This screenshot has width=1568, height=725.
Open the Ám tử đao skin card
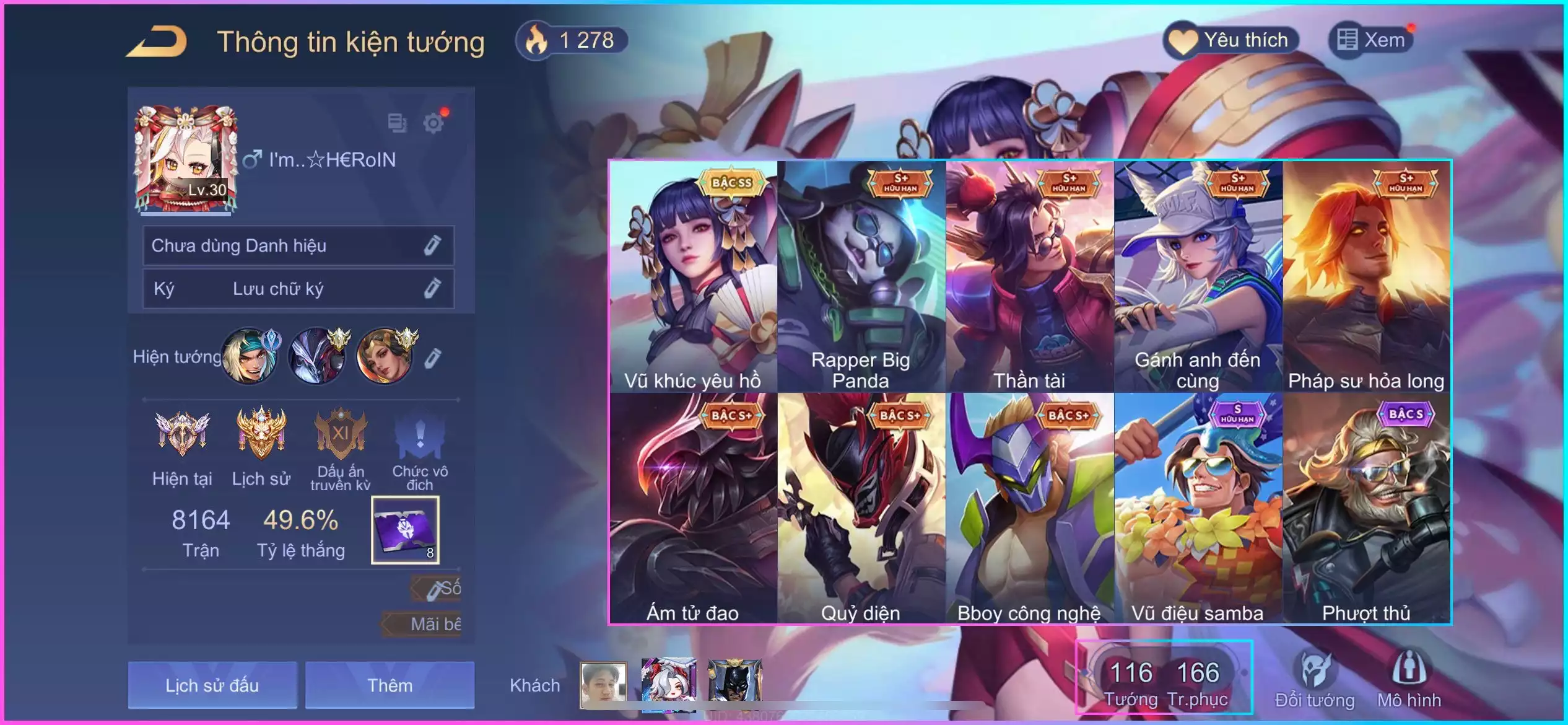click(693, 508)
